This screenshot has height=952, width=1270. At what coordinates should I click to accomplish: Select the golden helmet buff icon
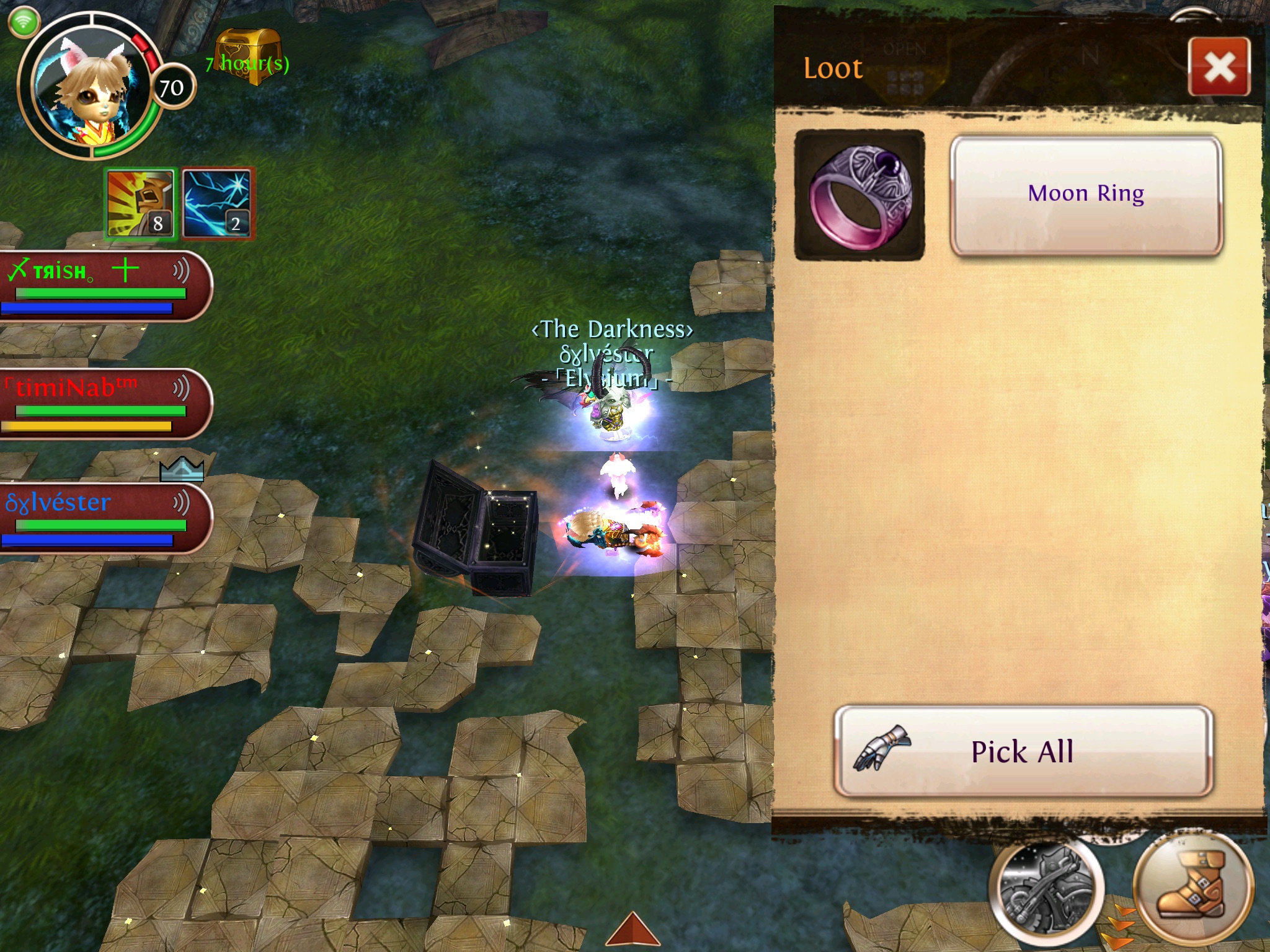point(141,204)
